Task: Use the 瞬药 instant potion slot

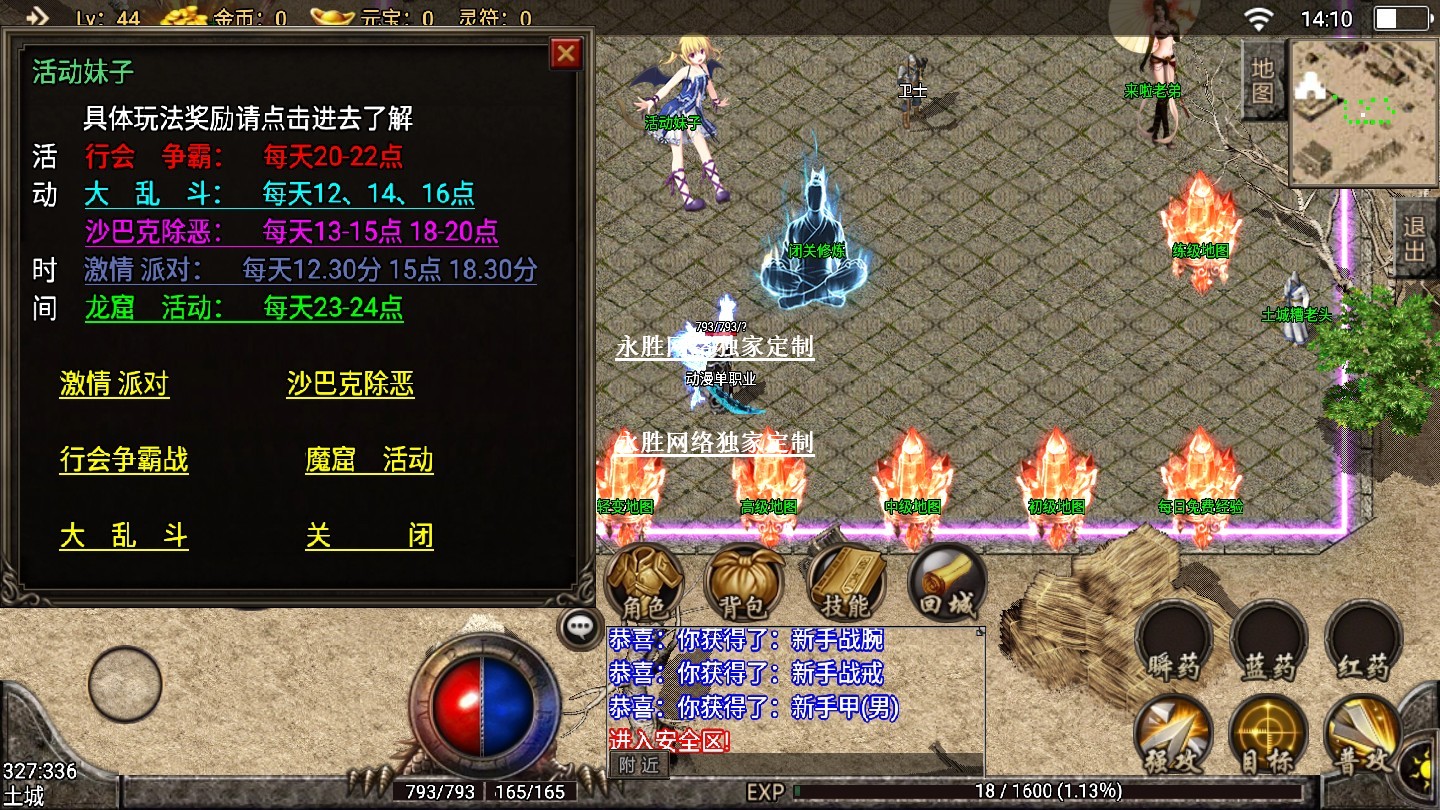Action: pyautogui.click(x=1174, y=641)
